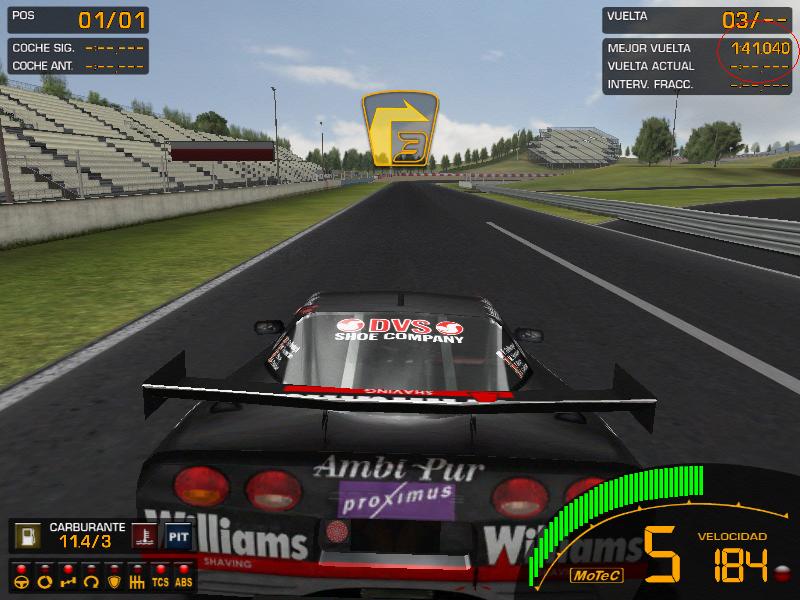Viewport: 800px width, 600px height.
Task: Click the zigzag arrow assist icon
Action: pyautogui.click(x=67, y=580)
